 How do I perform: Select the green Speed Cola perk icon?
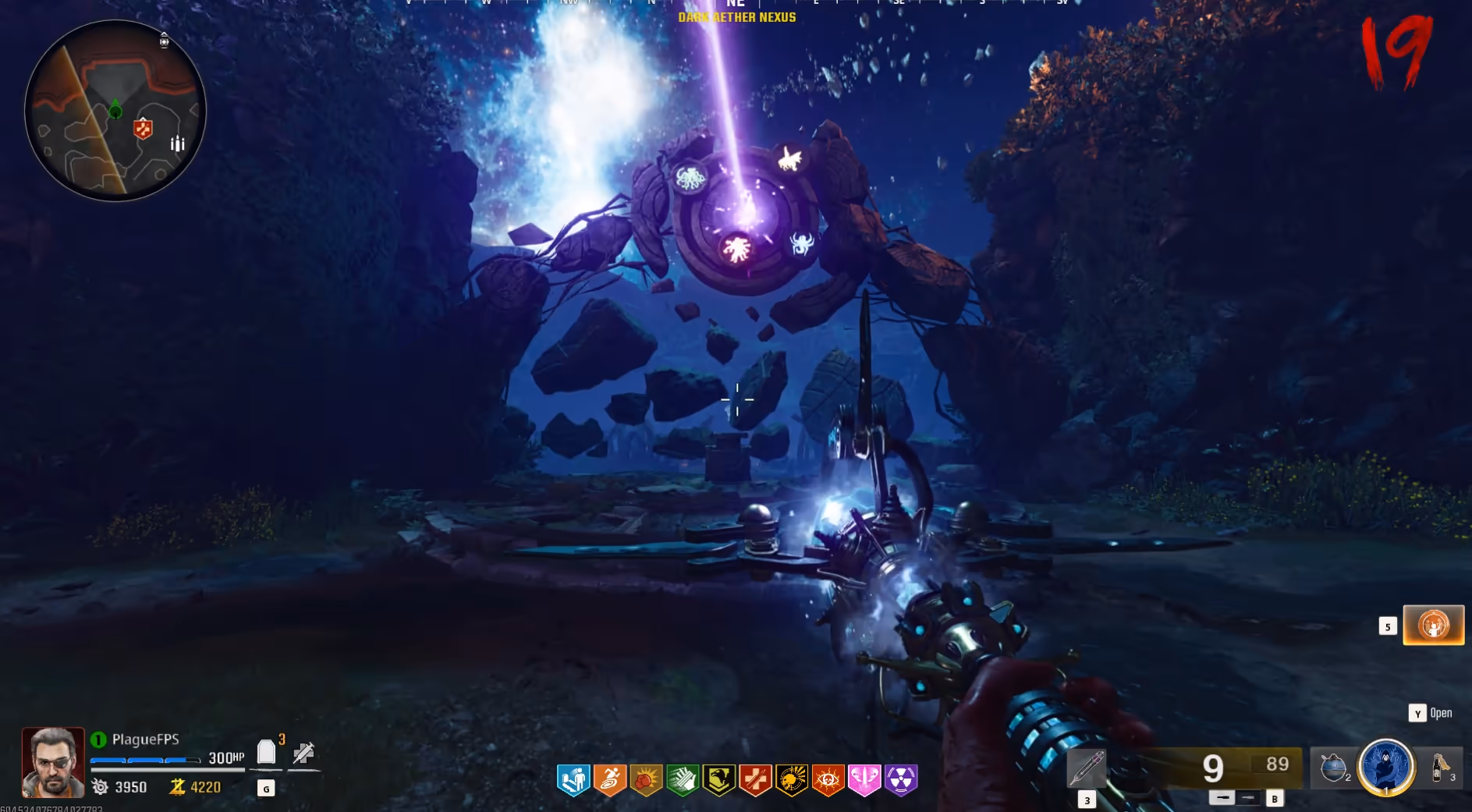683,779
